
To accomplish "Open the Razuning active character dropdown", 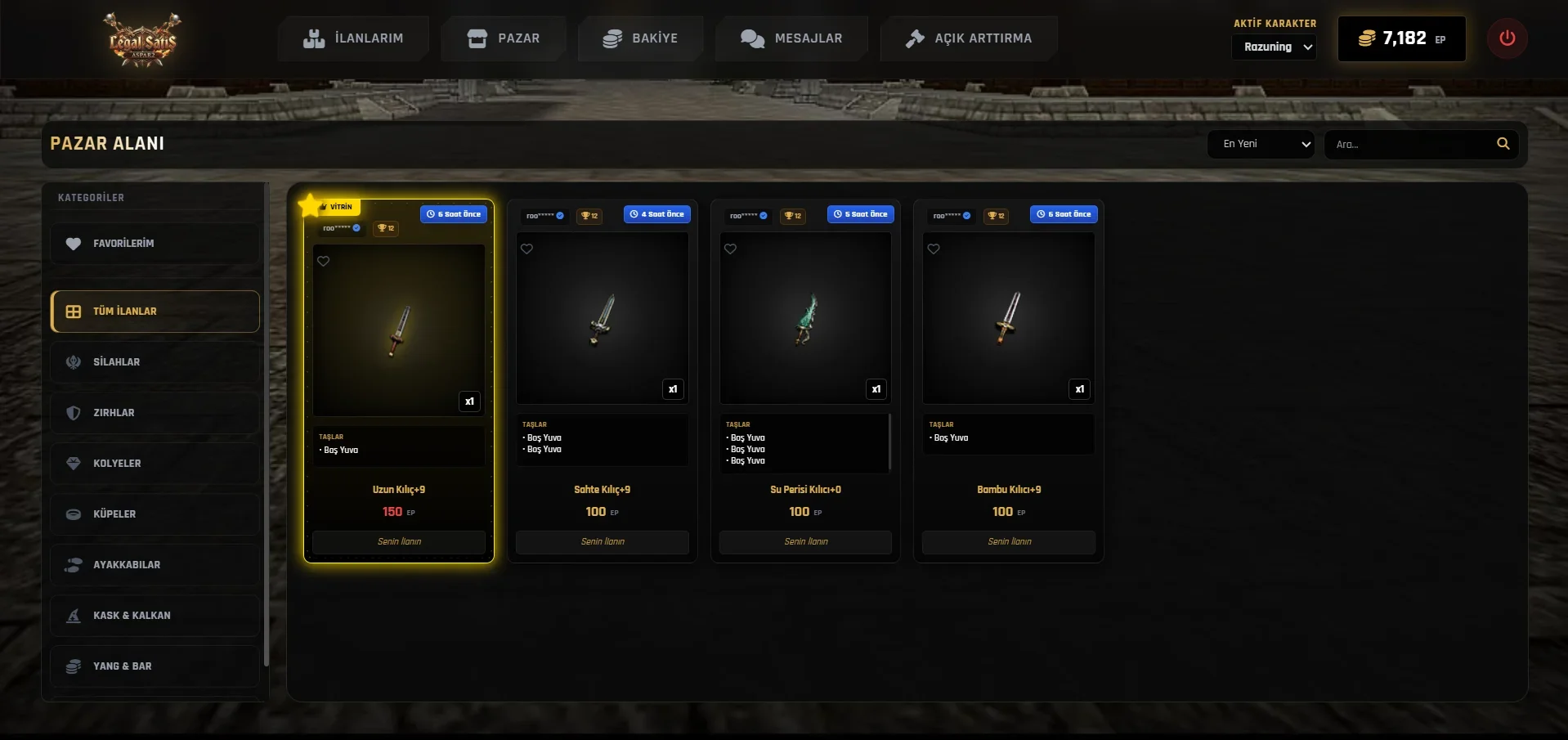I will point(1274,47).
